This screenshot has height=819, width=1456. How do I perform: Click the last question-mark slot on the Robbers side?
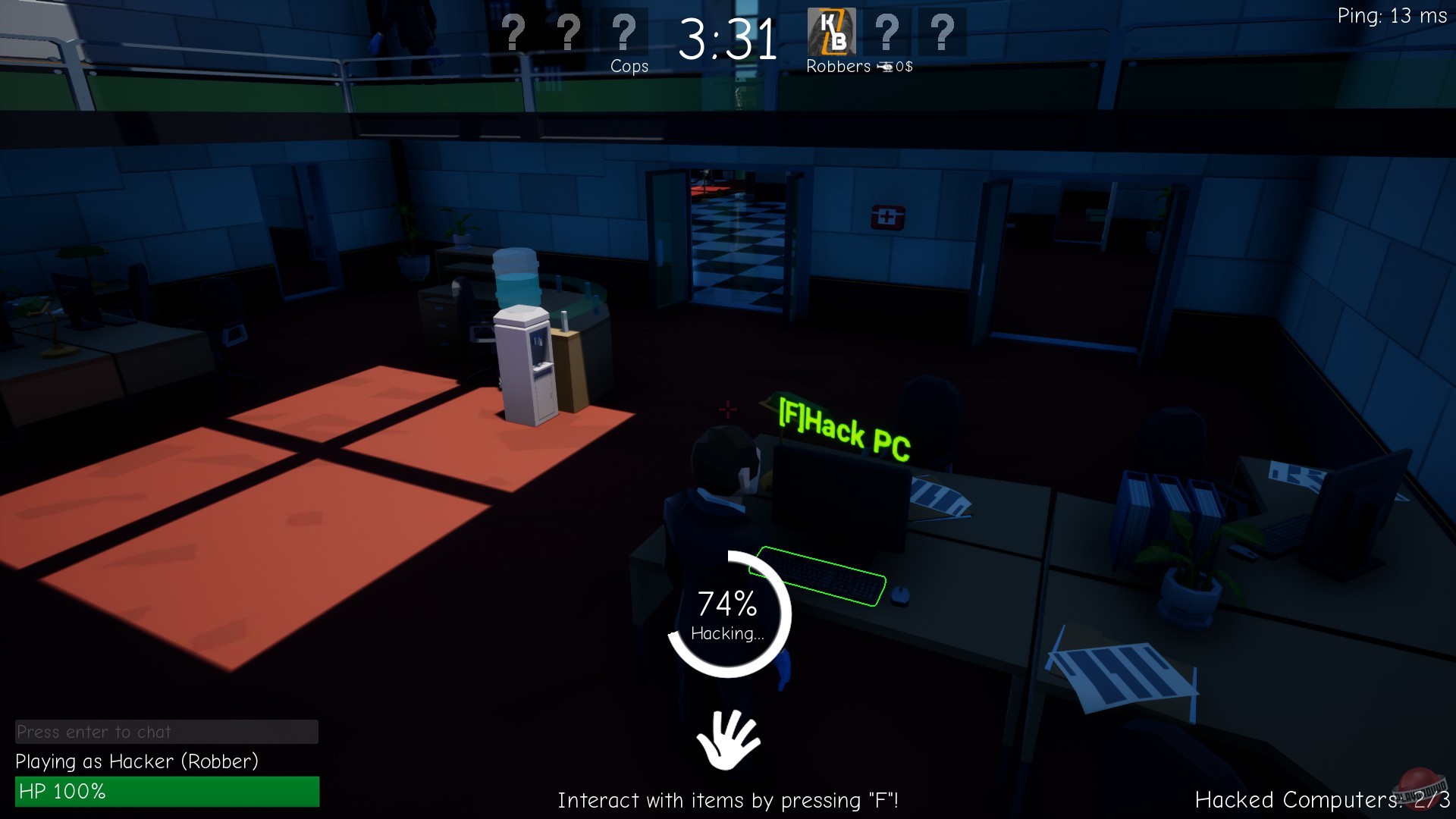coord(943,32)
